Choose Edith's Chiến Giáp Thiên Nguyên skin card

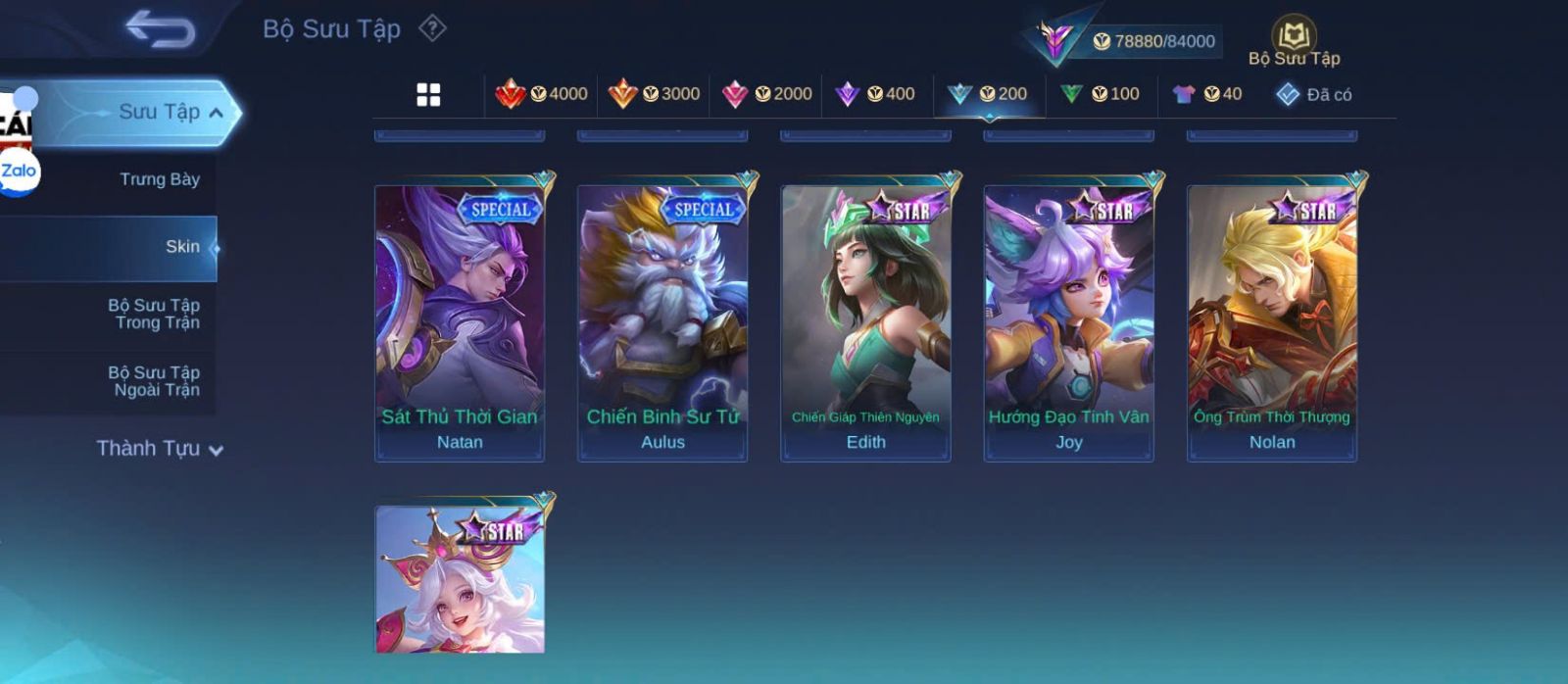point(865,321)
